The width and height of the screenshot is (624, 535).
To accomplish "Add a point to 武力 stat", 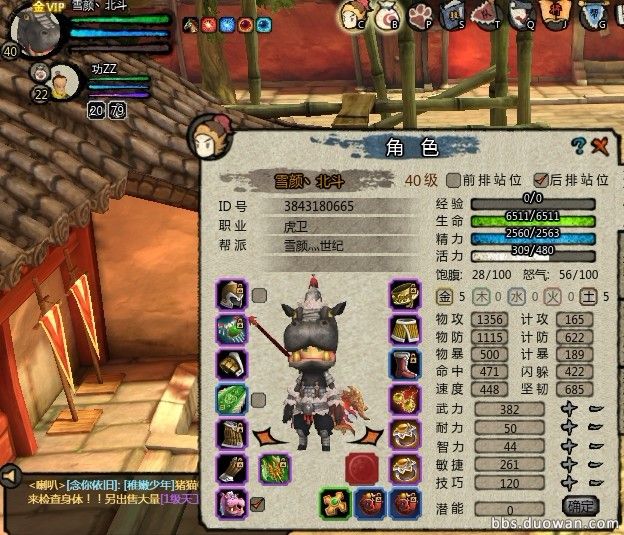I will point(570,409).
